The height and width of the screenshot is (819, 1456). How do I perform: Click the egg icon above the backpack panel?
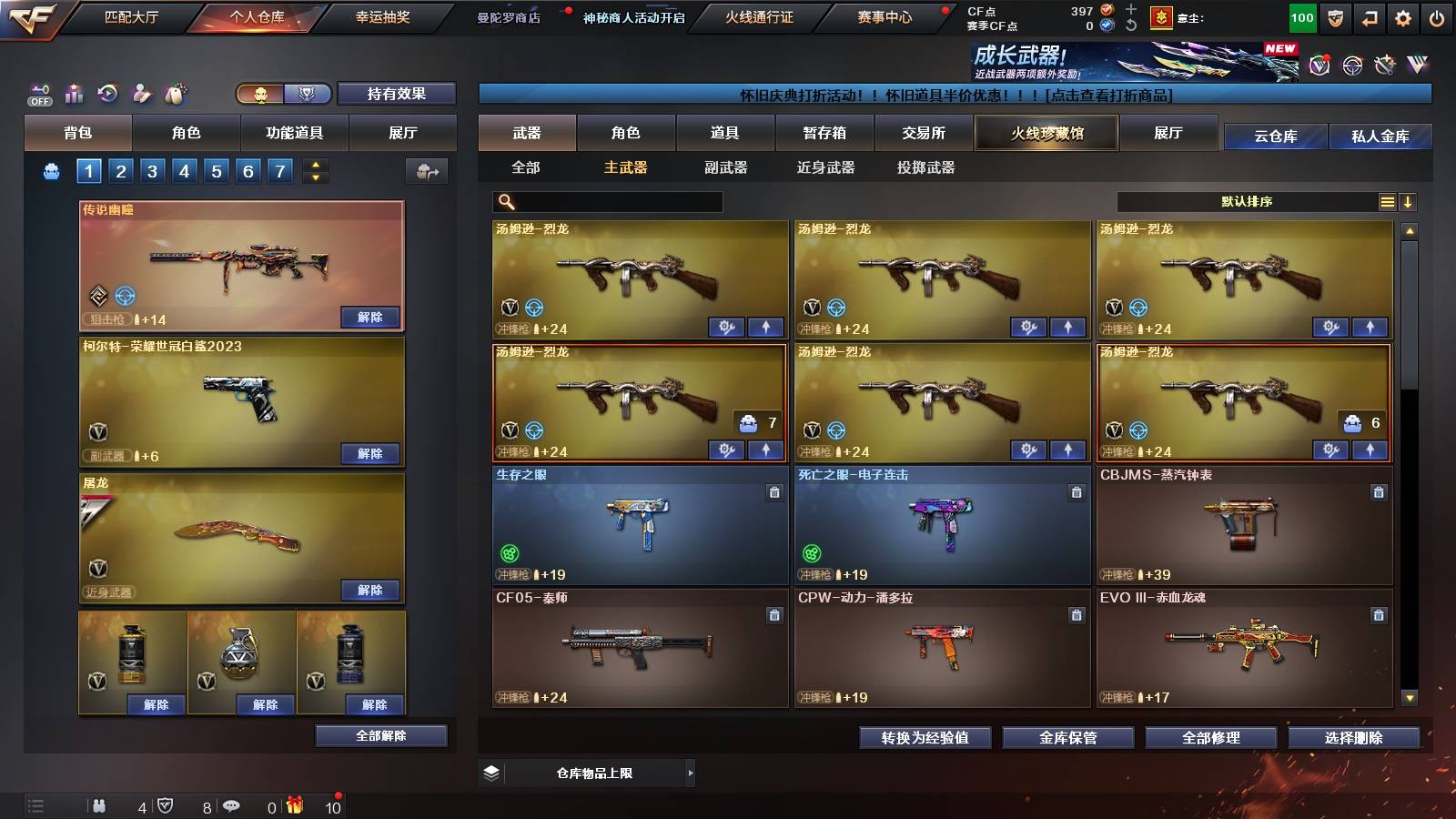(176, 93)
